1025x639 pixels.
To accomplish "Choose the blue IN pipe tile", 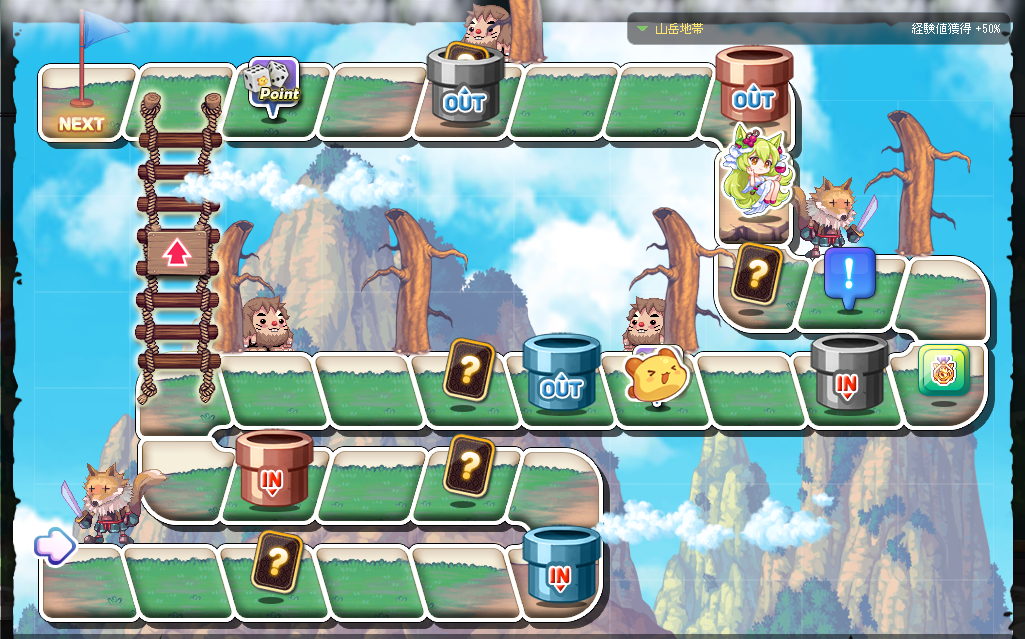I will [x=560, y=564].
